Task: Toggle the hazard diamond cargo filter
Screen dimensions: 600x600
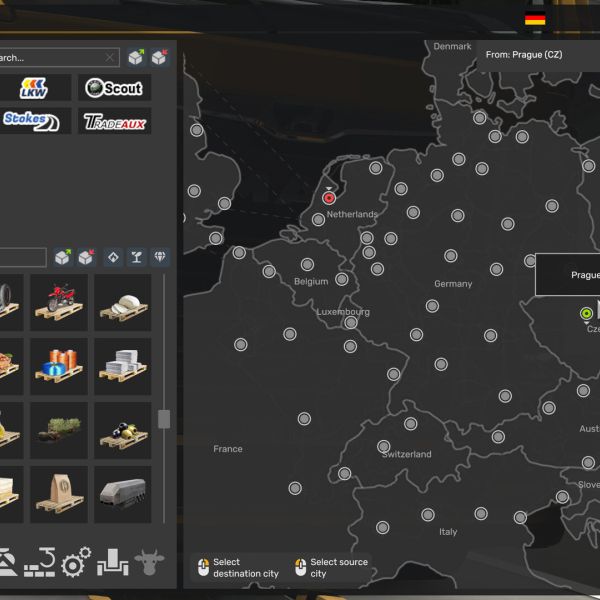Action: coord(112,257)
